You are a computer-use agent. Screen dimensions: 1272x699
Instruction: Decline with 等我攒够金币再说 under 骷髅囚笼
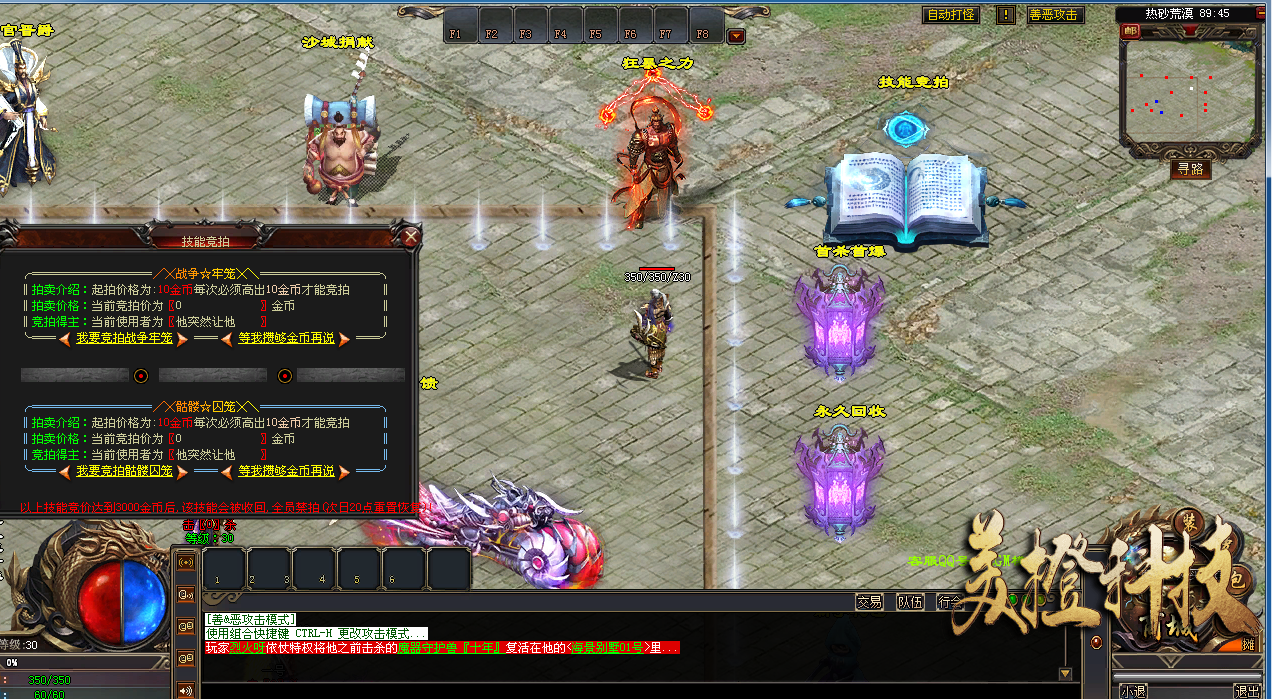pos(286,471)
